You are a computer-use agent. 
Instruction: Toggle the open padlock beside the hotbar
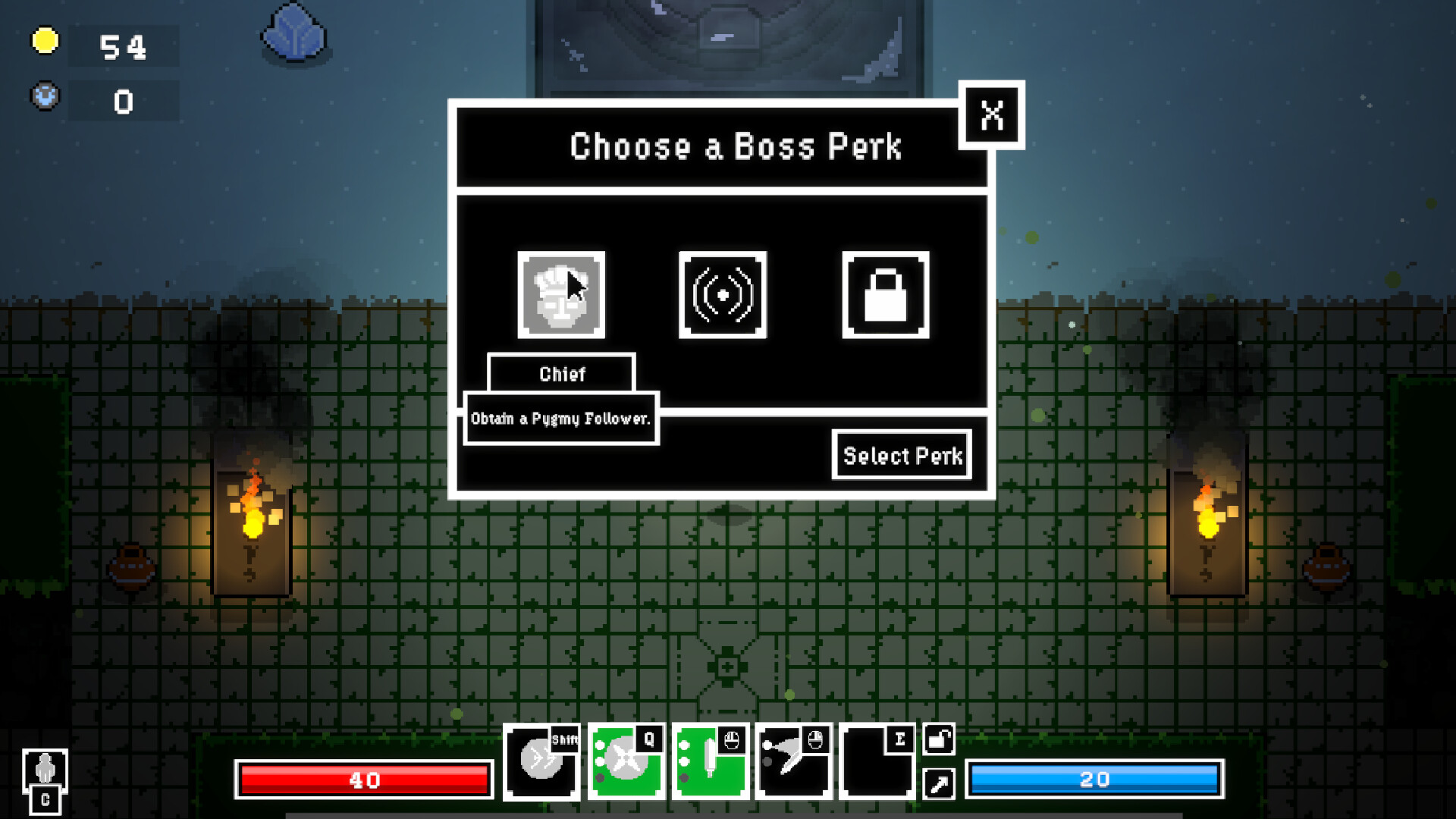pos(938,740)
